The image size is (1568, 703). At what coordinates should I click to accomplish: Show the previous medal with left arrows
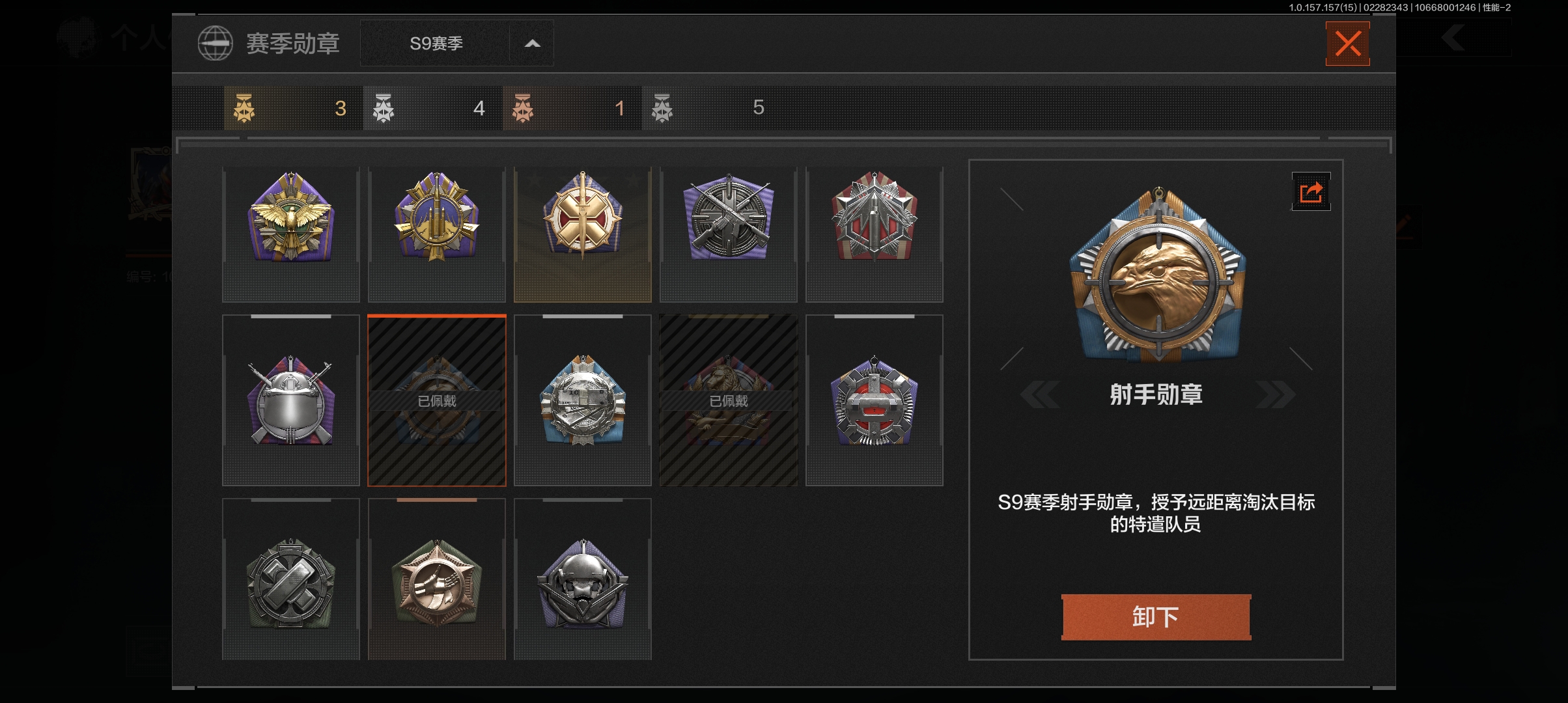(1040, 395)
